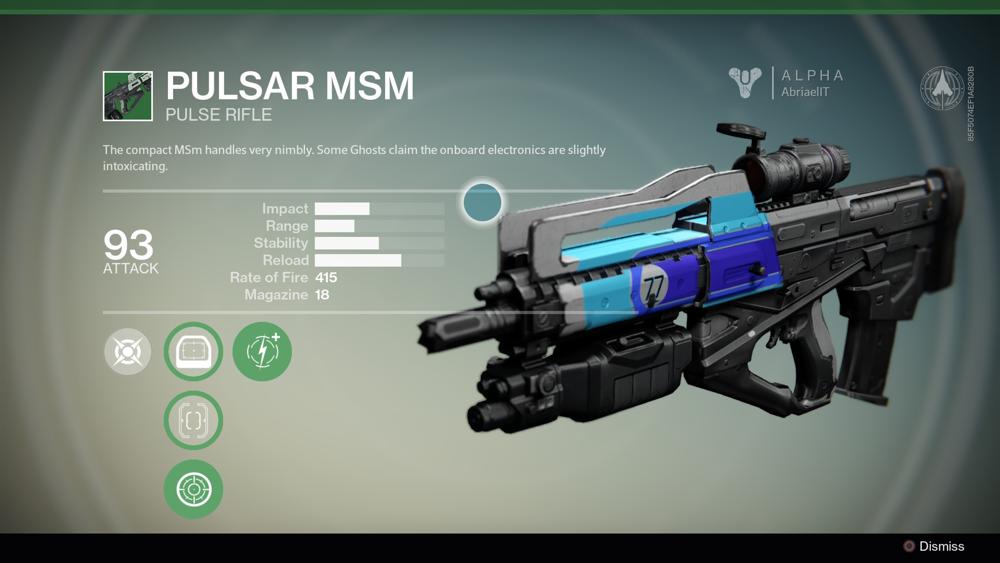Pick the circular crosshair perk

click(x=193, y=489)
